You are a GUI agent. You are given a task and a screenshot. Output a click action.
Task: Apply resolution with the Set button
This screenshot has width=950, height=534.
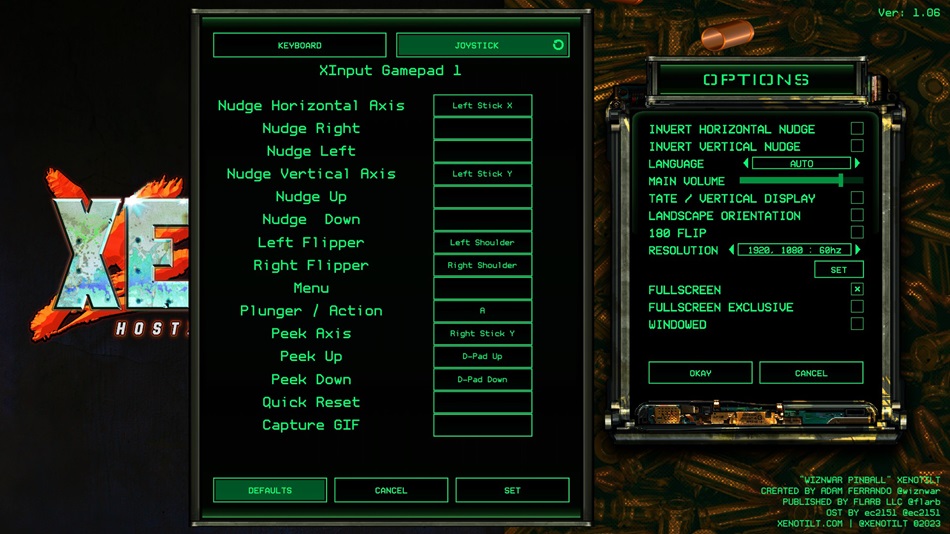click(838, 269)
